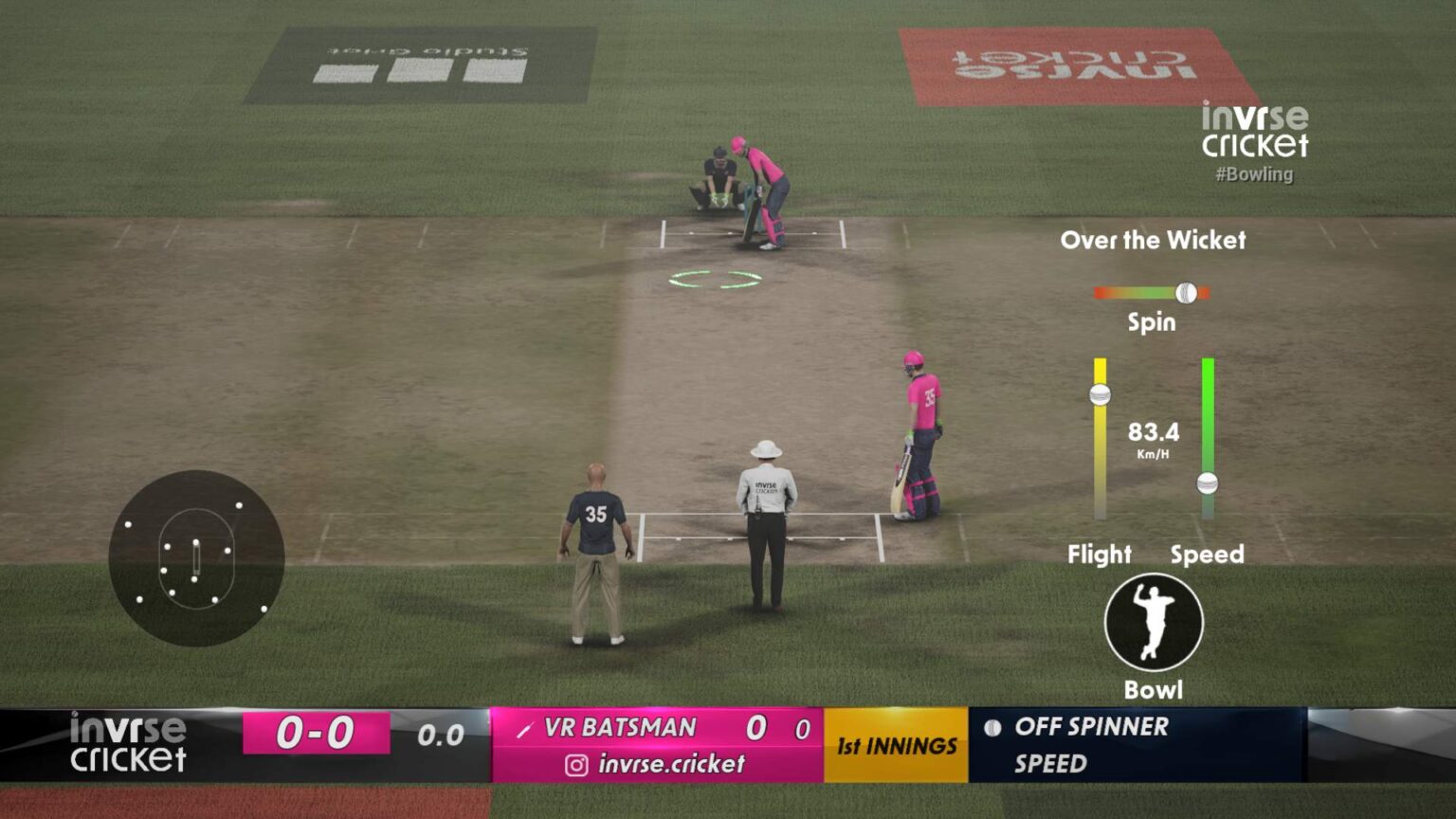Click the #Bowling mode label
The width and height of the screenshot is (1456, 819).
(x=1255, y=174)
